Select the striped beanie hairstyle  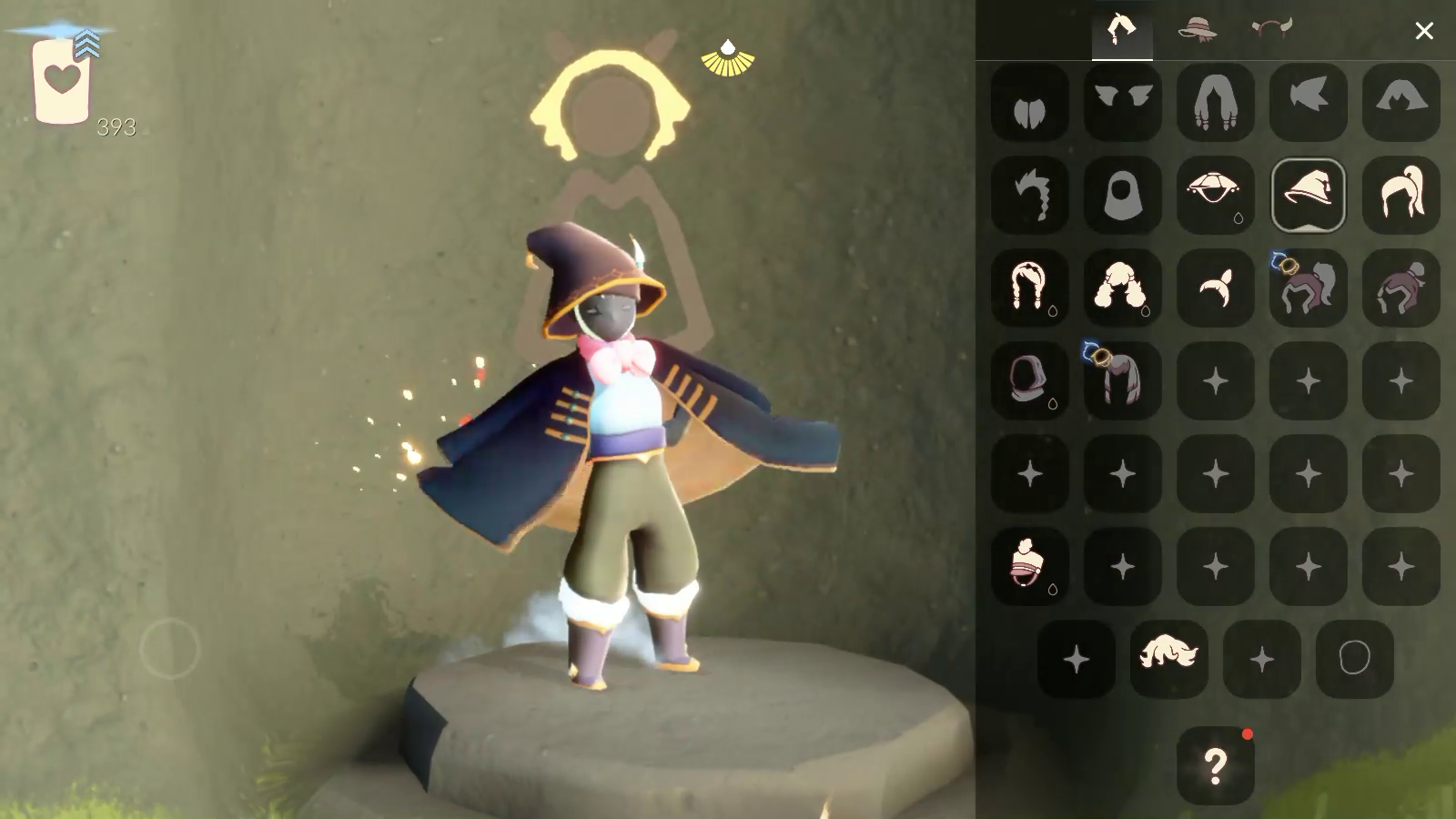coord(1029,566)
